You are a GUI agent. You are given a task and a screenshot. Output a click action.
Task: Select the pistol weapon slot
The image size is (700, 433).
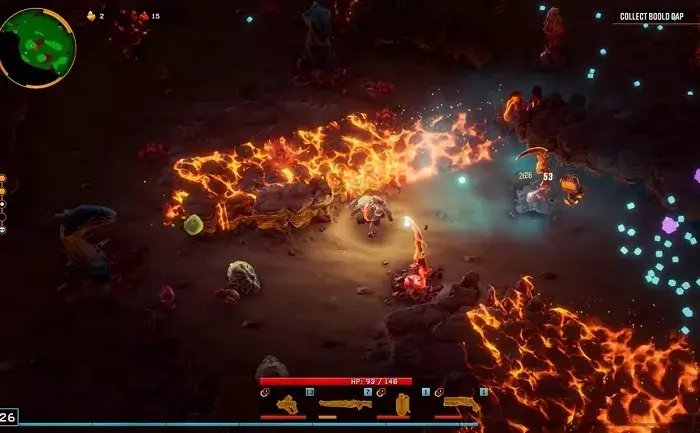(x=288, y=404)
